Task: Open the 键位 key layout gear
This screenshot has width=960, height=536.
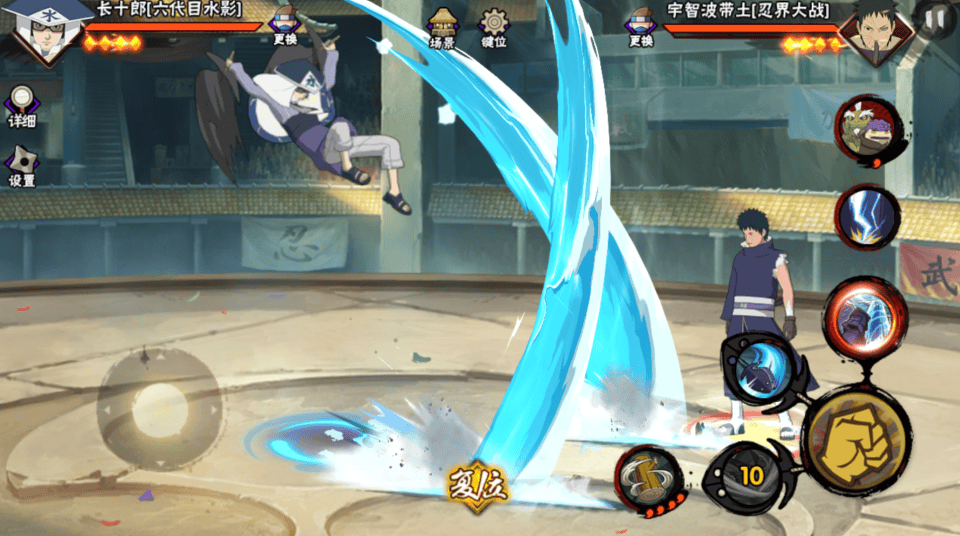Action: coord(494,28)
